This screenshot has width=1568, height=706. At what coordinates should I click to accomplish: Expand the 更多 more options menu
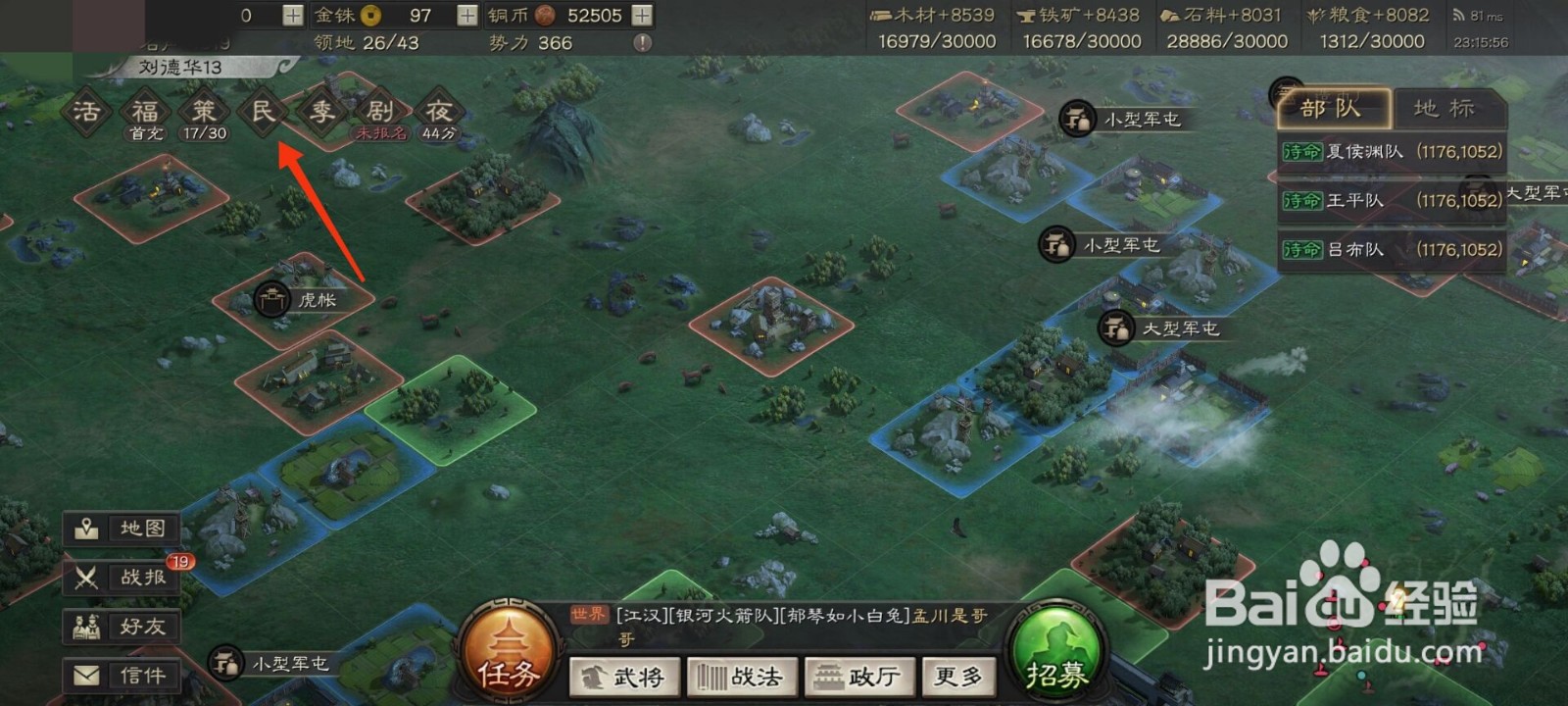(957, 677)
